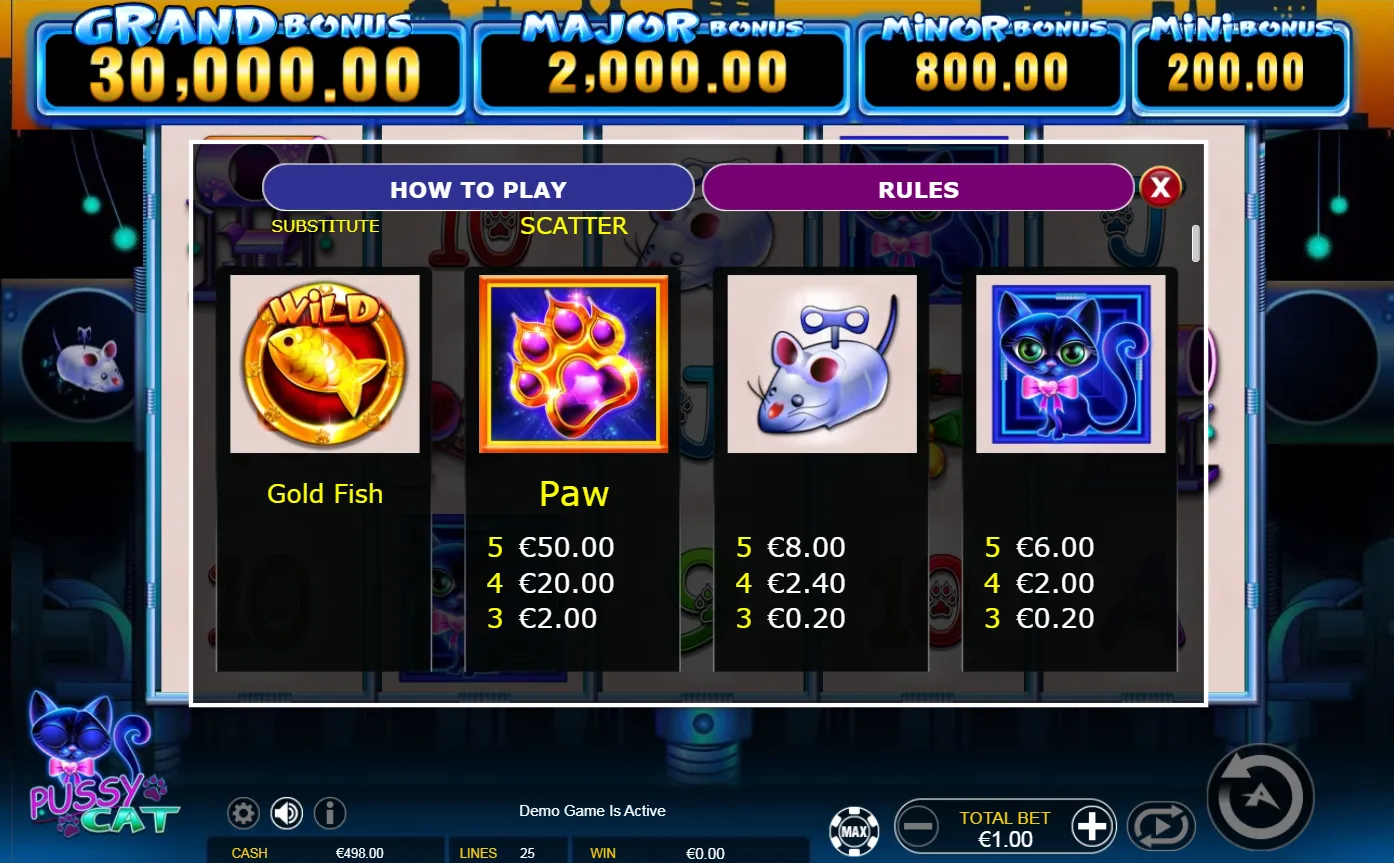Select the Gold Fish Wild symbol
The height and width of the screenshot is (863, 1394).
(325, 363)
